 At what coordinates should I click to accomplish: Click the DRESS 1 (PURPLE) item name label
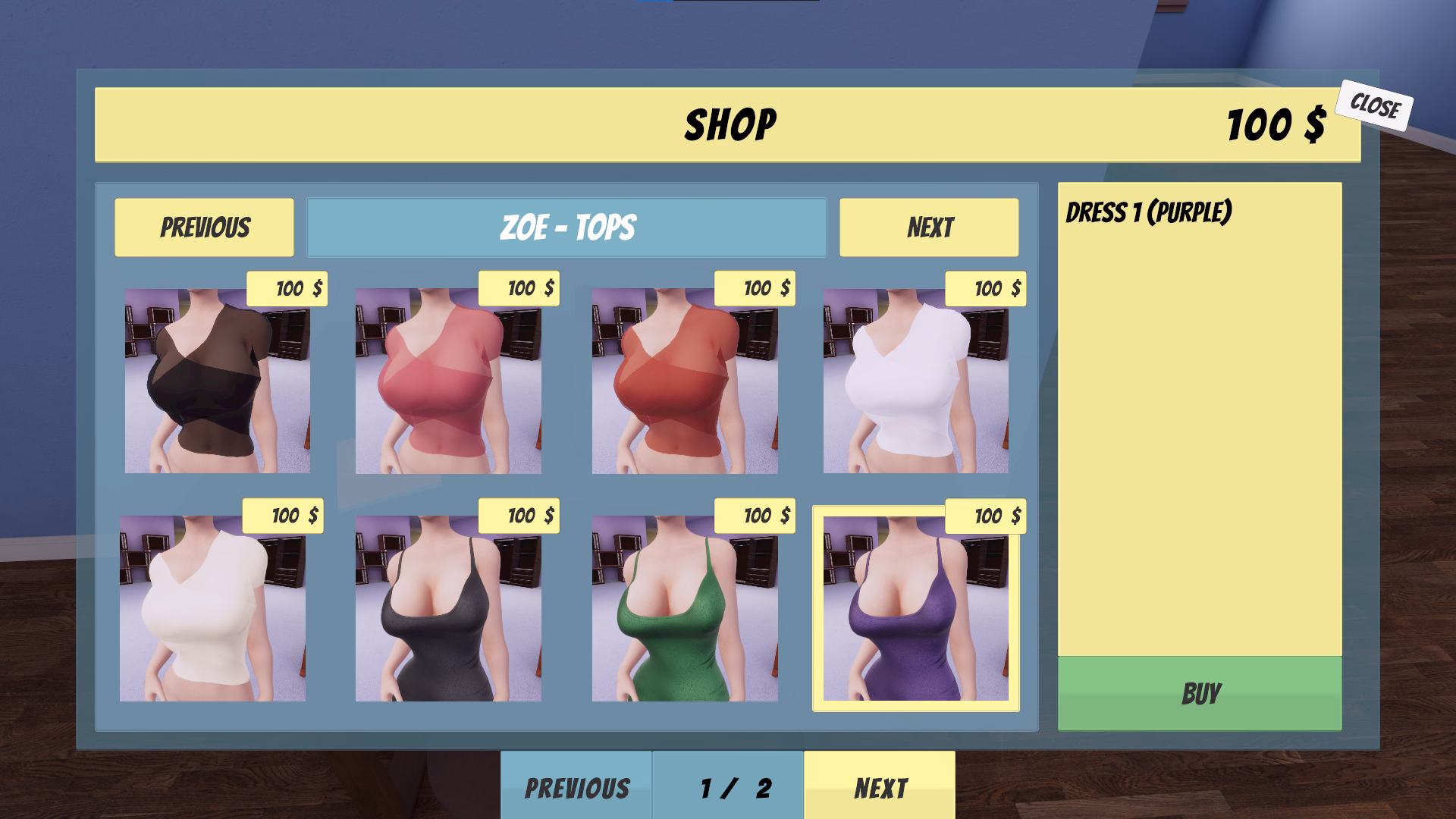coord(1150,211)
